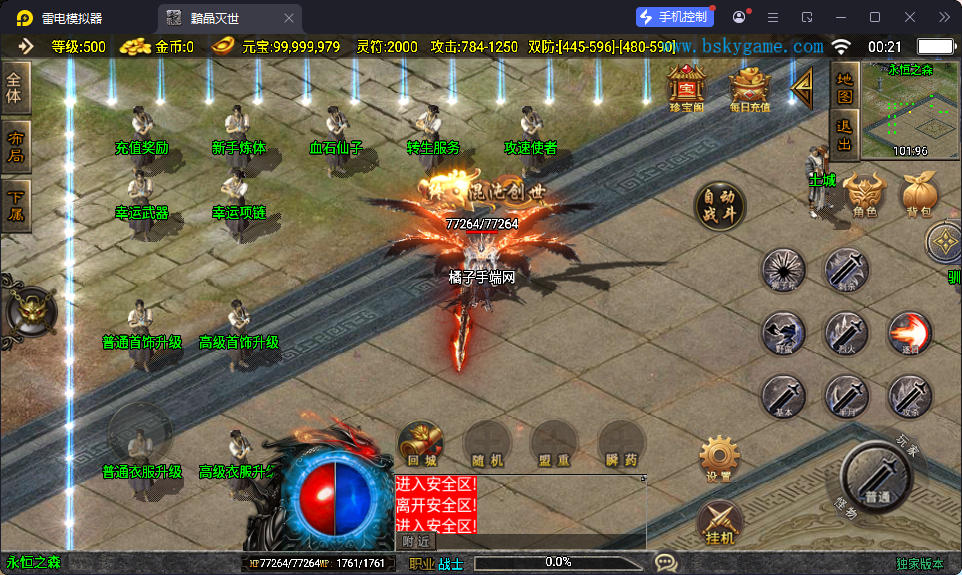Use the 瞬药 instant potion slot
The height and width of the screenshot is (575, 962).
point(621,443)
